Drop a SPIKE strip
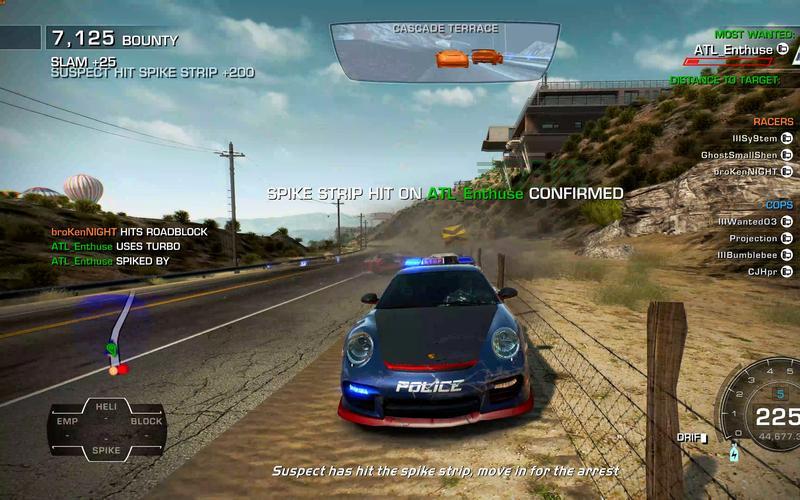The image size is (800, 500). pos(107,451)
